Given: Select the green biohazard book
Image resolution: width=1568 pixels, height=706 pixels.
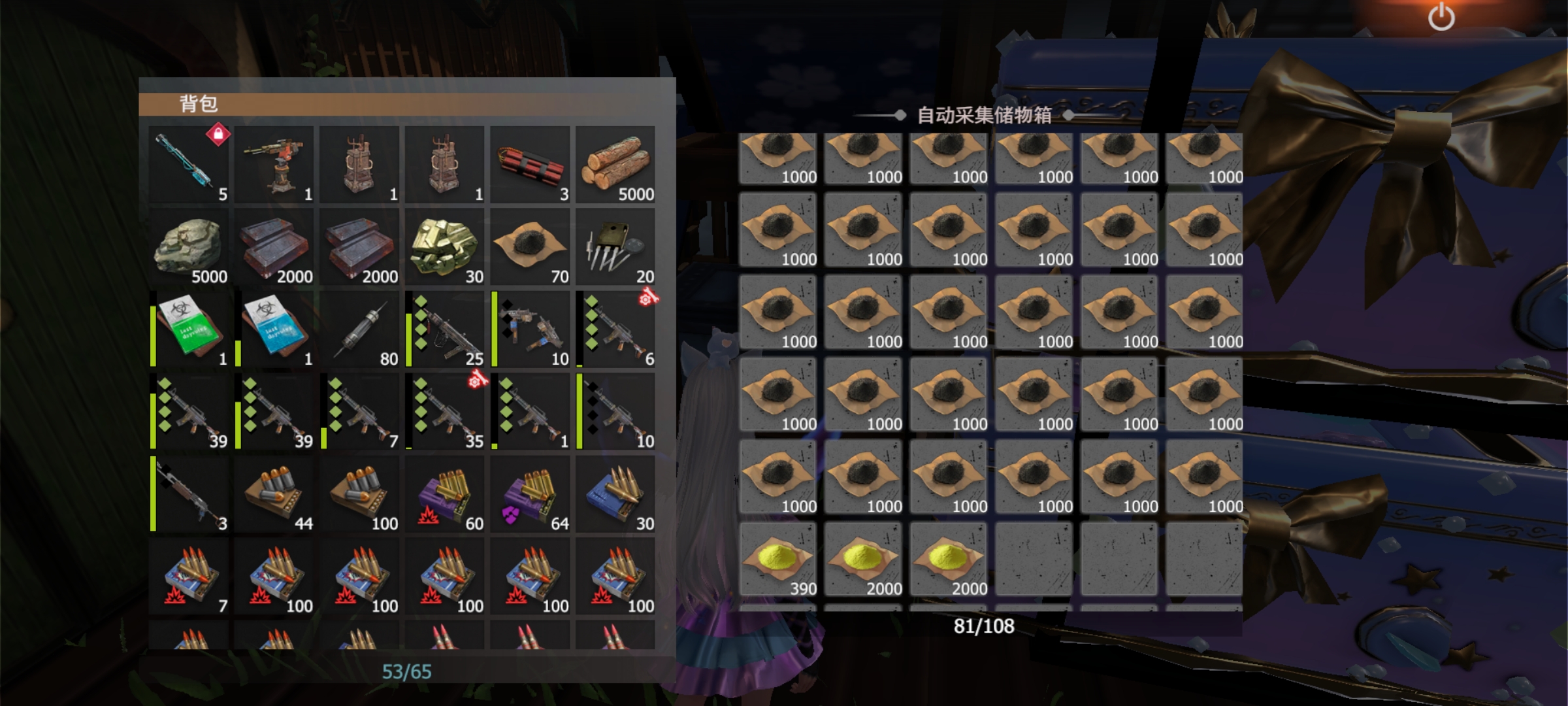Looking at the screenshot, I should [x=189, y=329].
